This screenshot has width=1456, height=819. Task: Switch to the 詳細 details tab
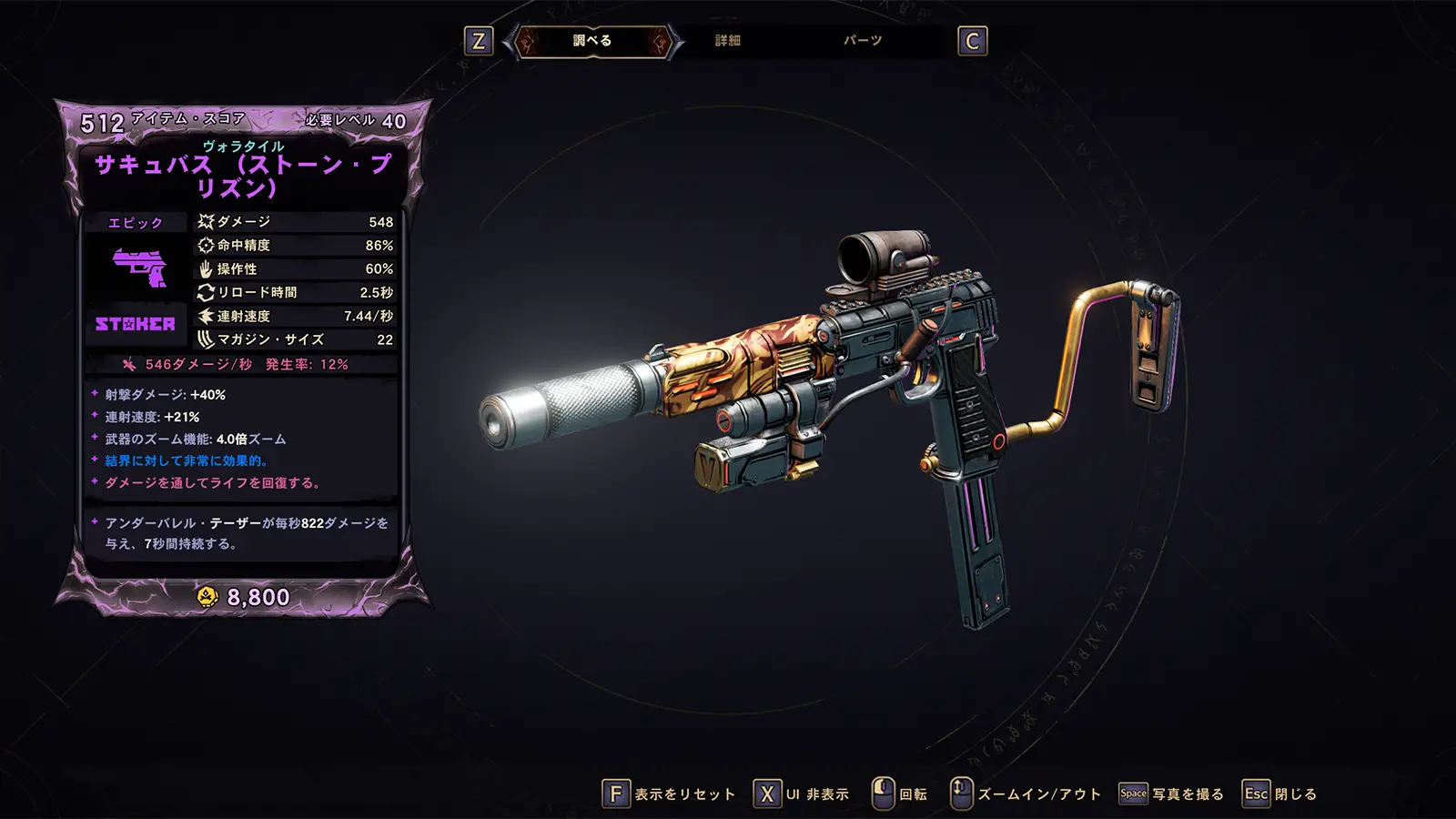(x=728, y=41)
